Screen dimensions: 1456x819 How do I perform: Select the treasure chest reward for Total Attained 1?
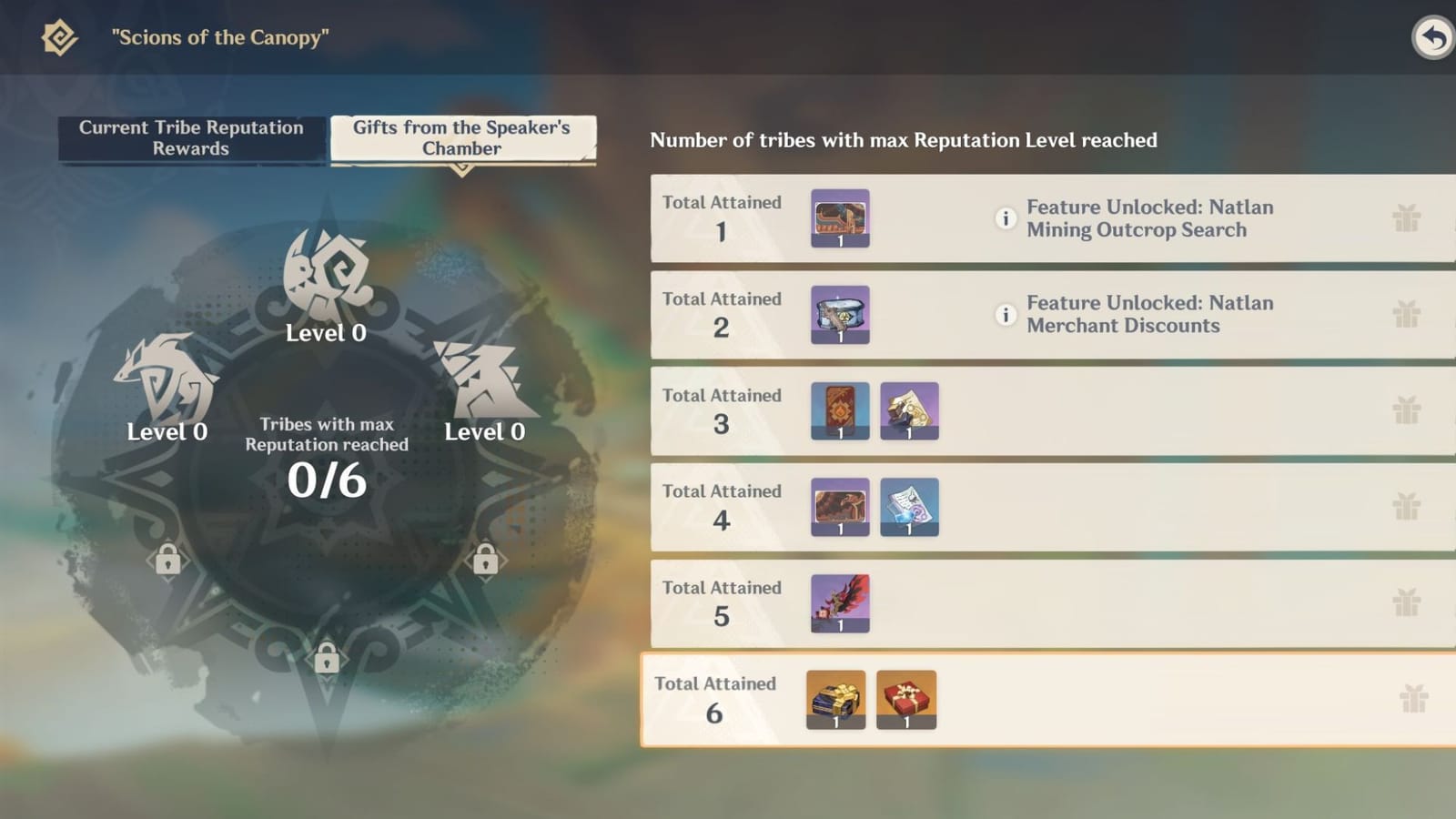tap(839, 218)
